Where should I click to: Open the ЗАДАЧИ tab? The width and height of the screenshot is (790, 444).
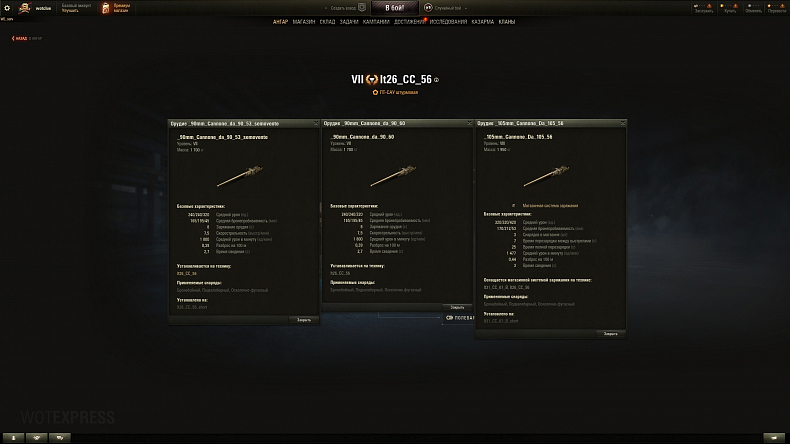point(348,21)
